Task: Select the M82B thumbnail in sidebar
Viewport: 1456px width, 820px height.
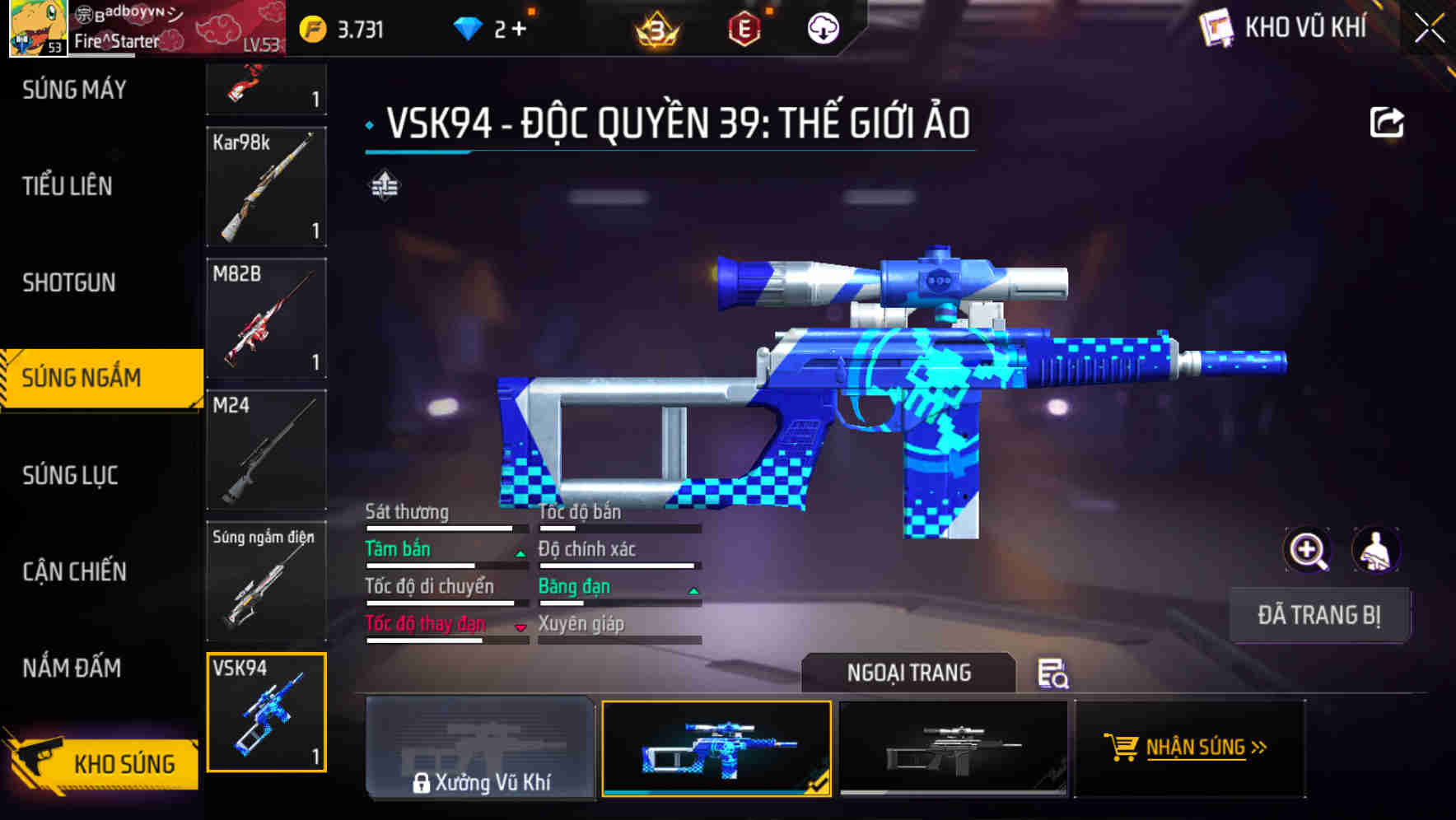Action: coord(265,317)
